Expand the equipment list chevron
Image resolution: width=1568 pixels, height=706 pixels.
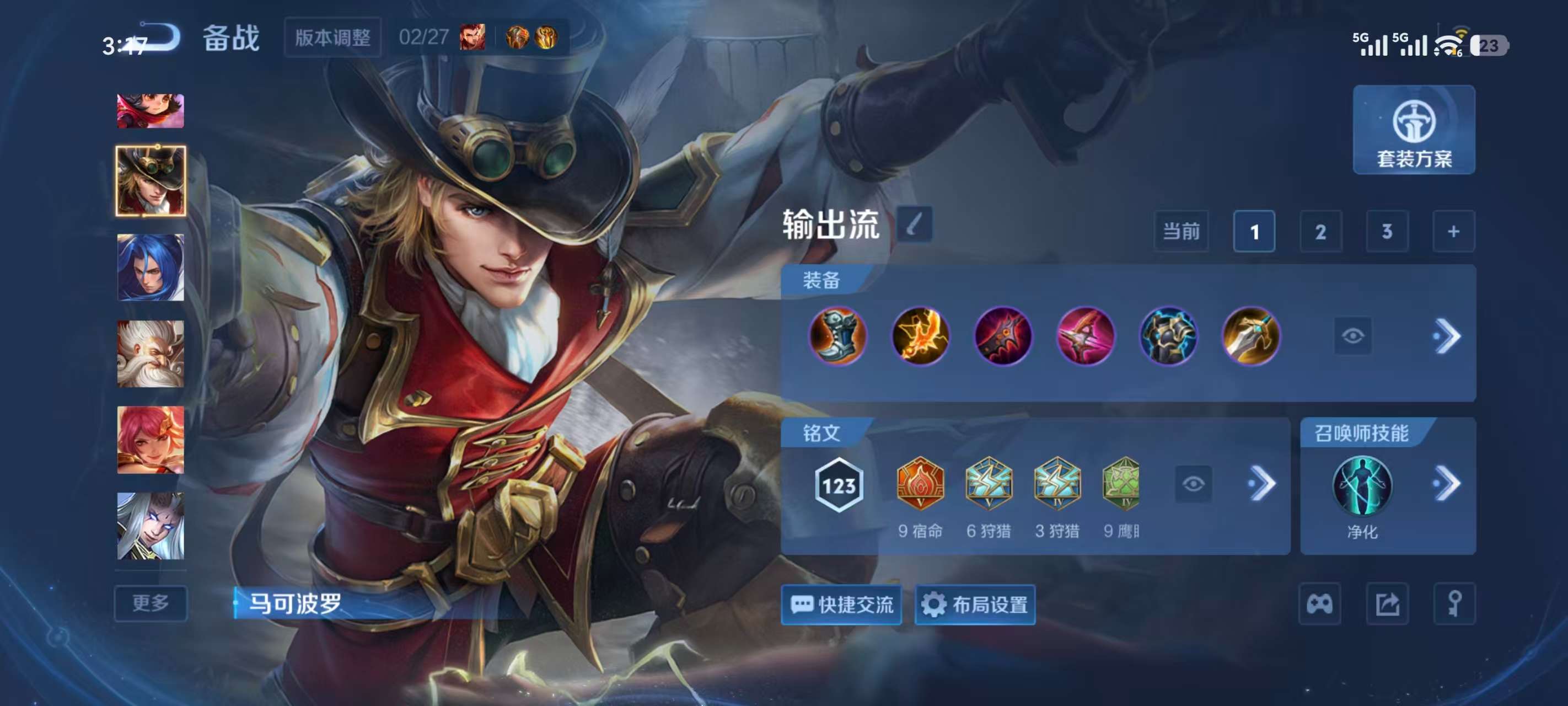[x=1451, y=337]
